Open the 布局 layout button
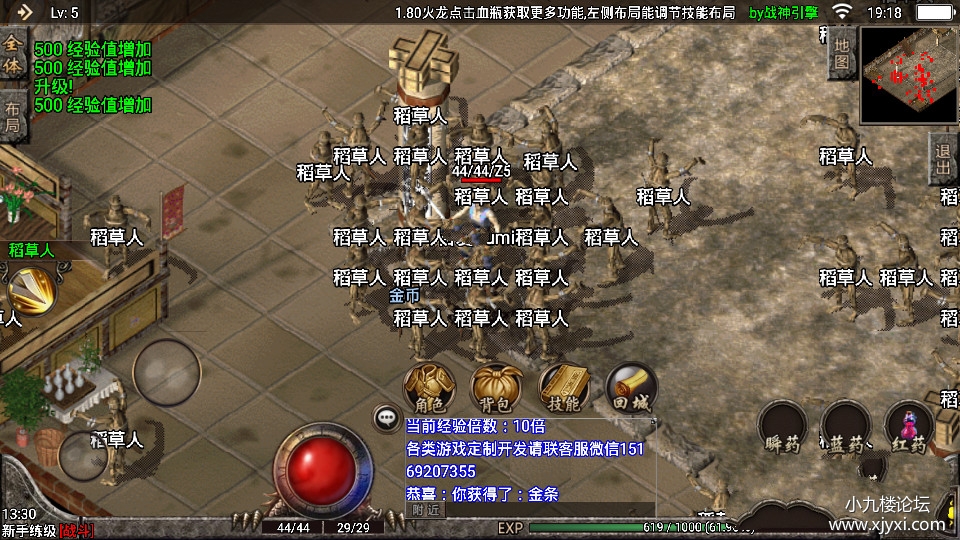This screenshot has height=540, width=960. click(x=12, y=115)
